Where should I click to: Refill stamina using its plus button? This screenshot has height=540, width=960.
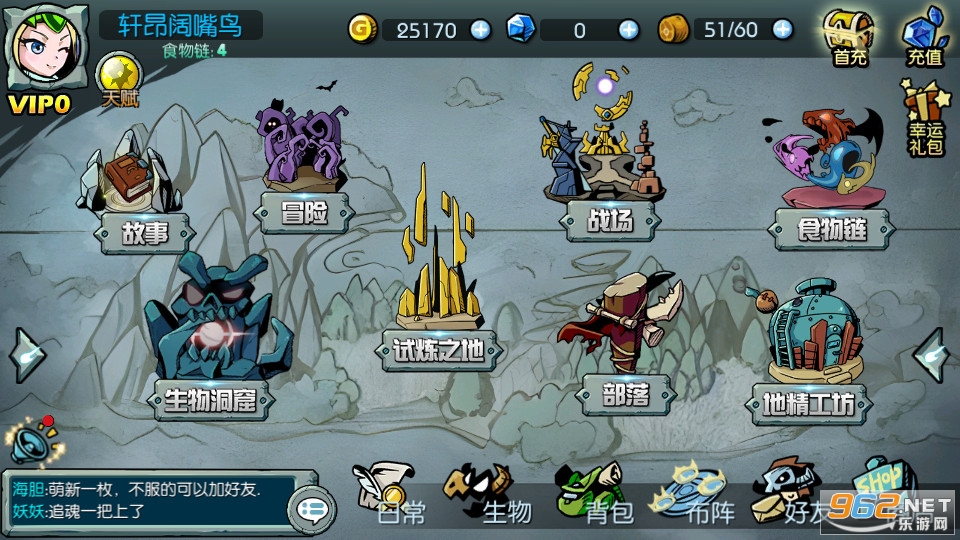click(783, 30)
